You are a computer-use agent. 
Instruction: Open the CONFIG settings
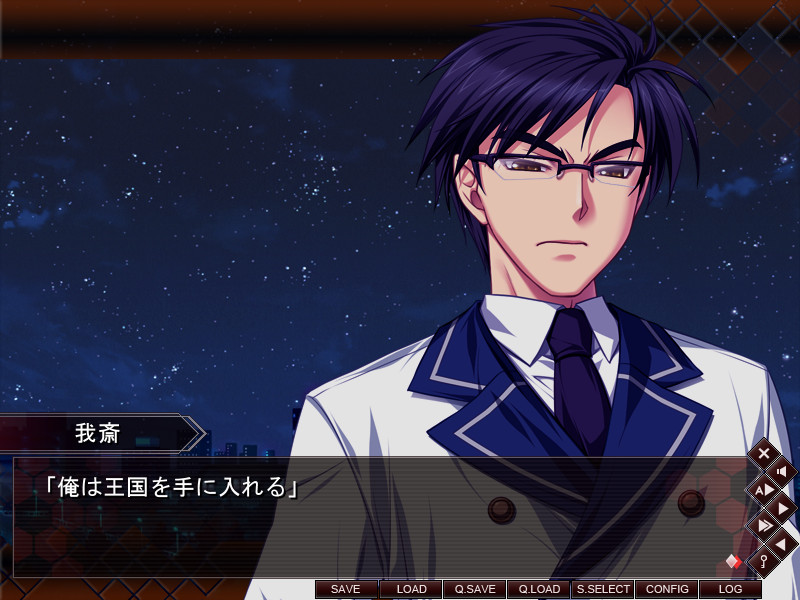coord(667,589)
